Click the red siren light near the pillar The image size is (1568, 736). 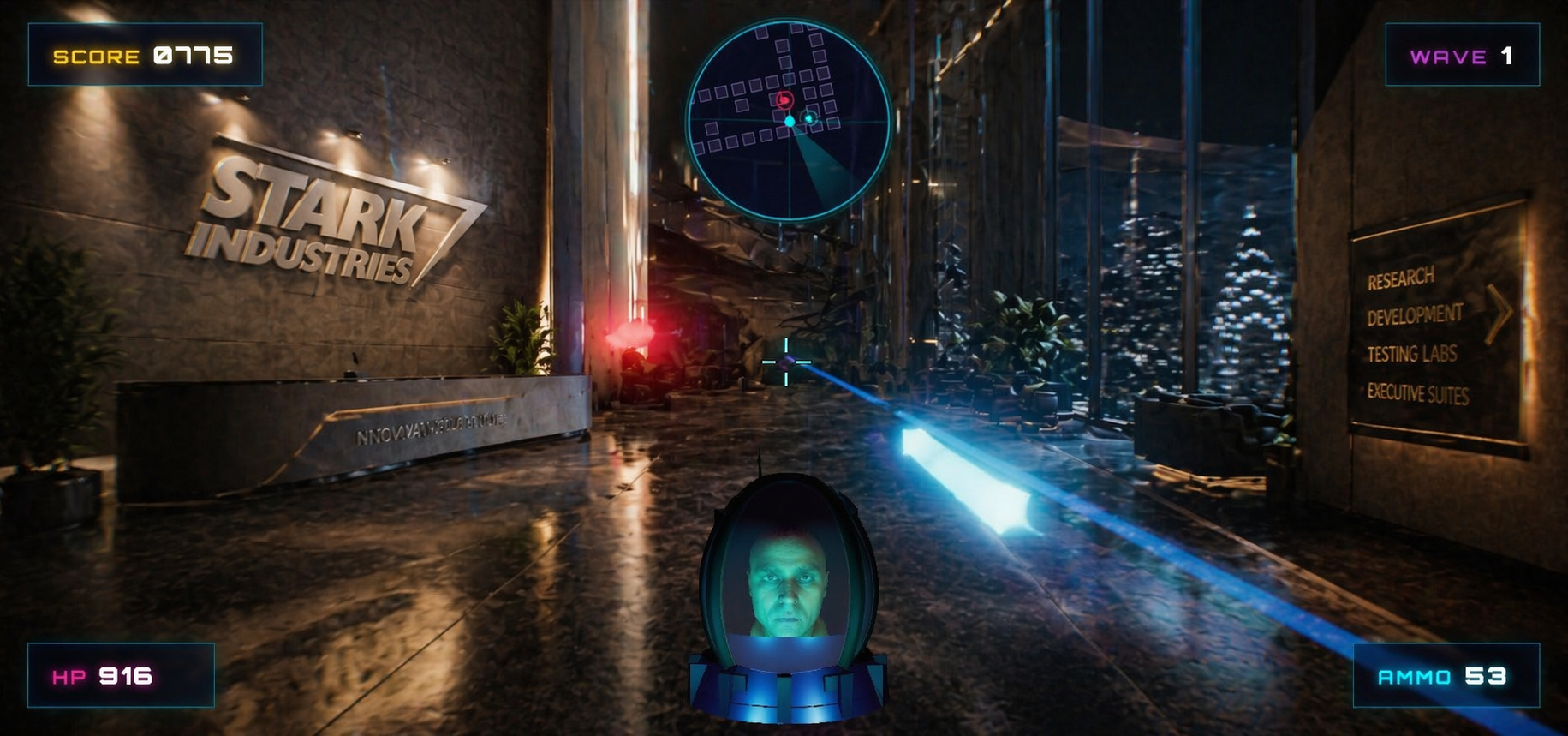coord(631,334)
